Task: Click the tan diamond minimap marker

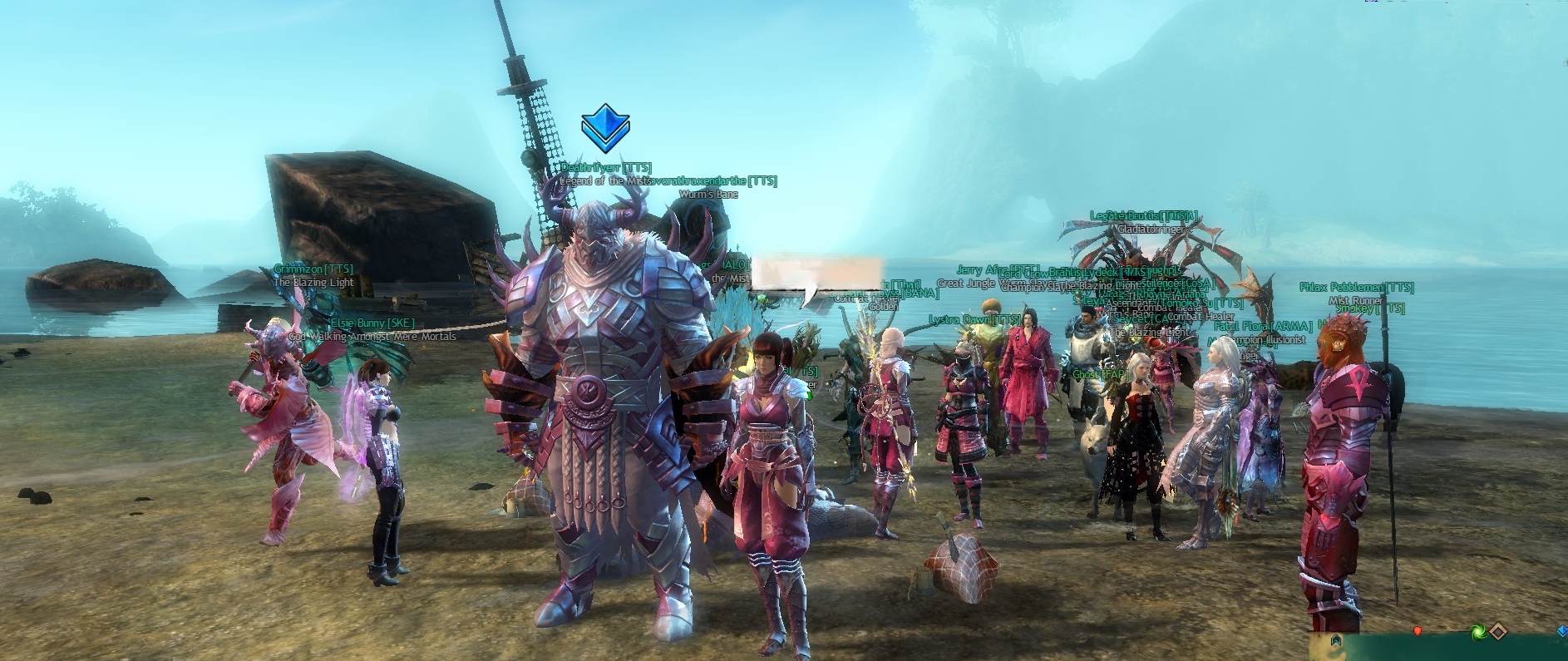Action: 1497,633
